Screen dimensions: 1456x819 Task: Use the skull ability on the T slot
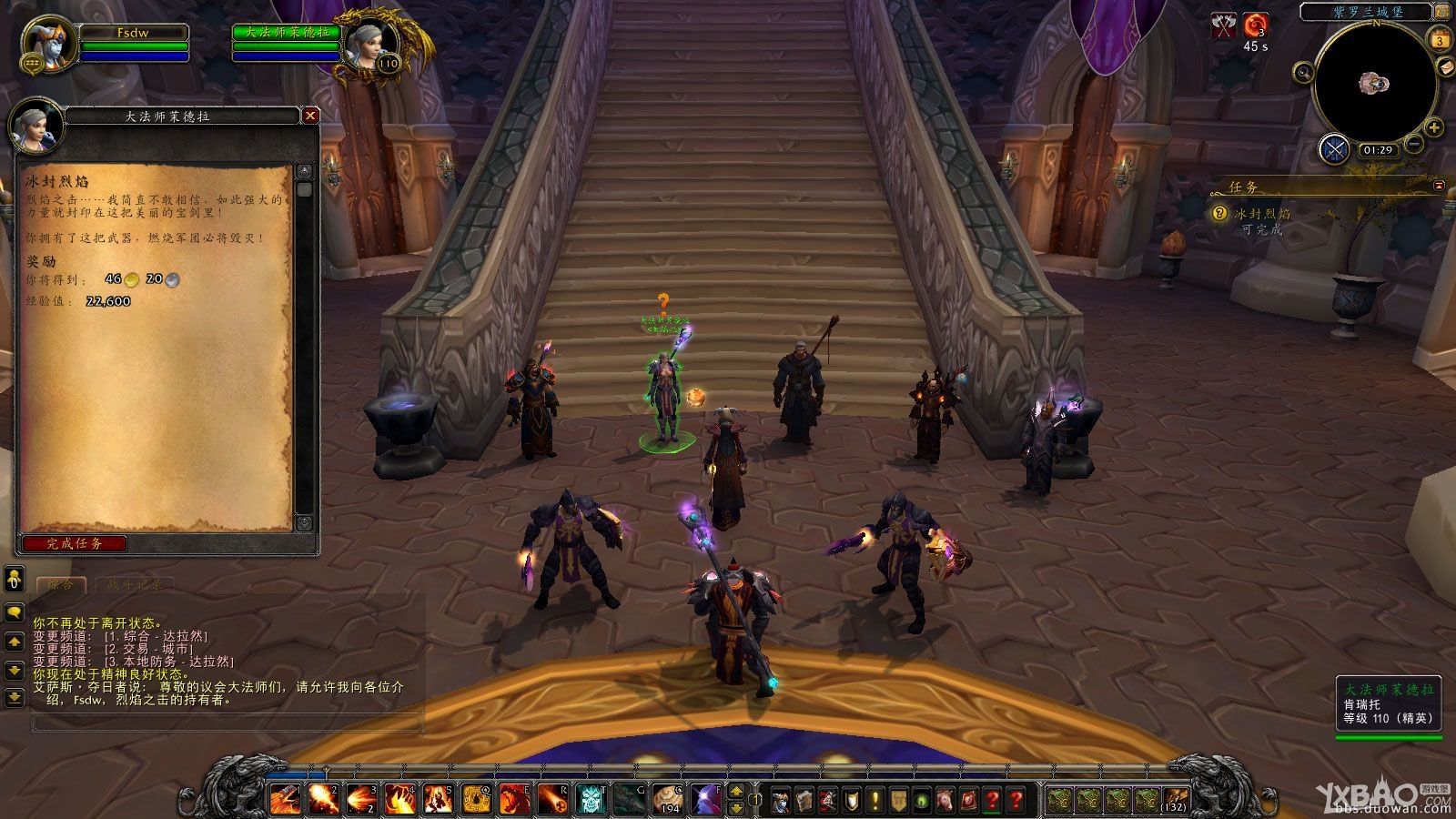point(591,799)
